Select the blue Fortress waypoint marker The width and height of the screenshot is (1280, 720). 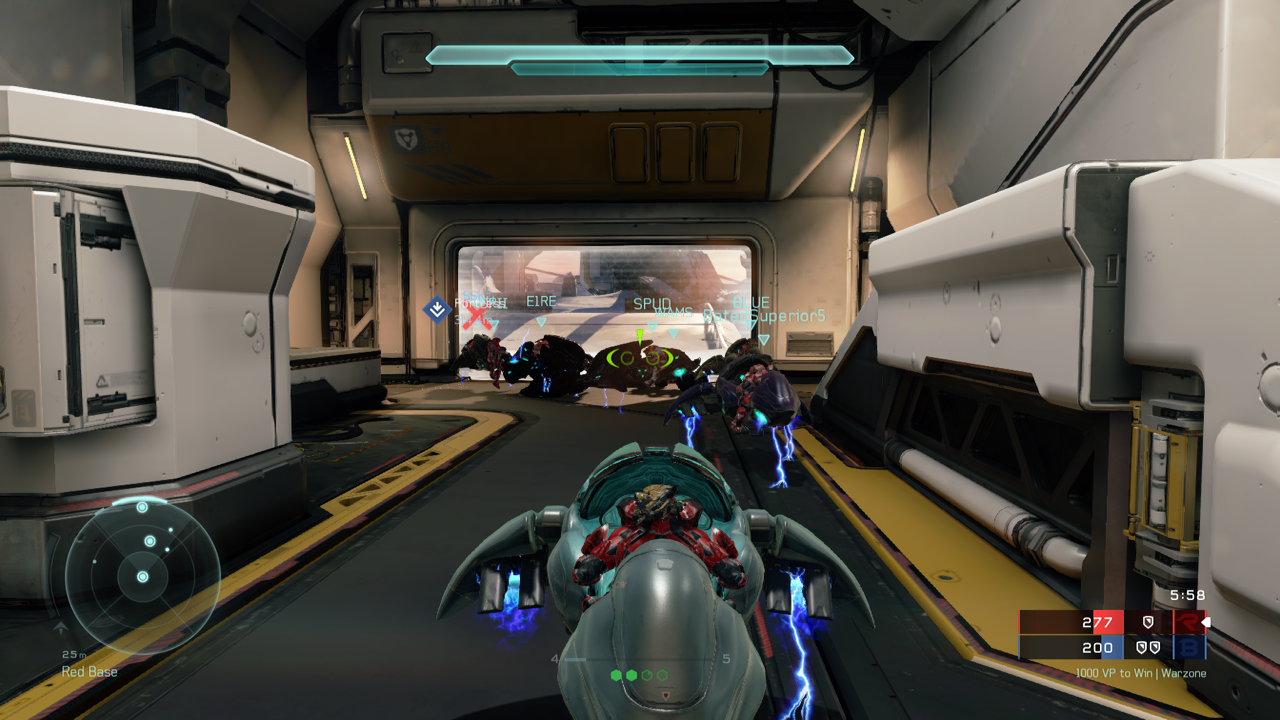click(437, 309)
